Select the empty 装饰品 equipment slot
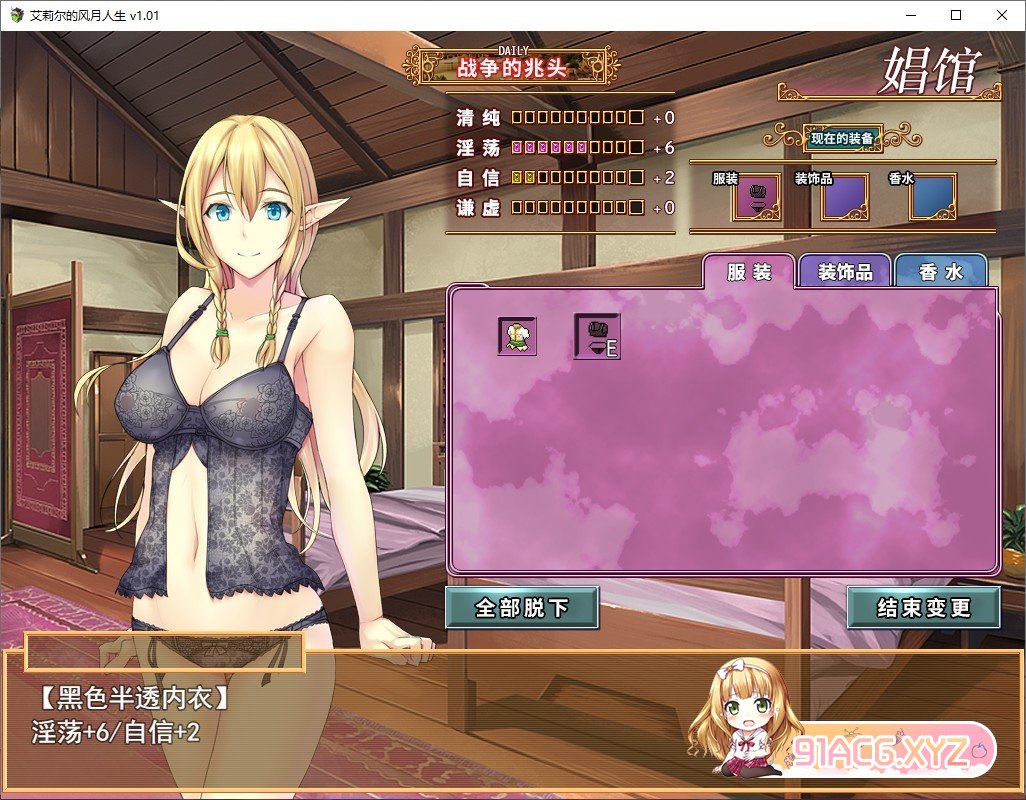The width and height of the screenshot is (1026, 800). (844, 198)
